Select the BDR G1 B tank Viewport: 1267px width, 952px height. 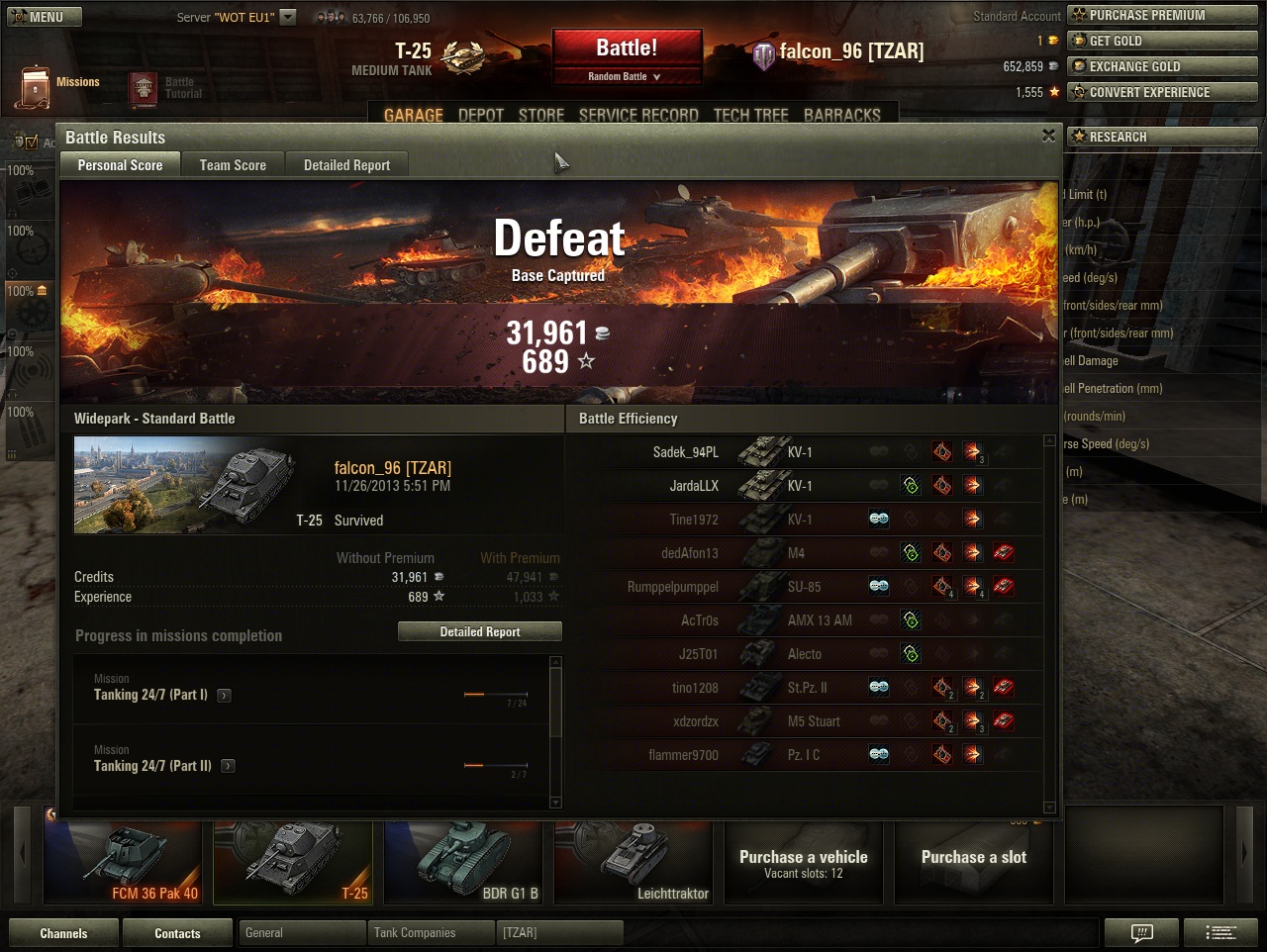click(x=463, y=862)
